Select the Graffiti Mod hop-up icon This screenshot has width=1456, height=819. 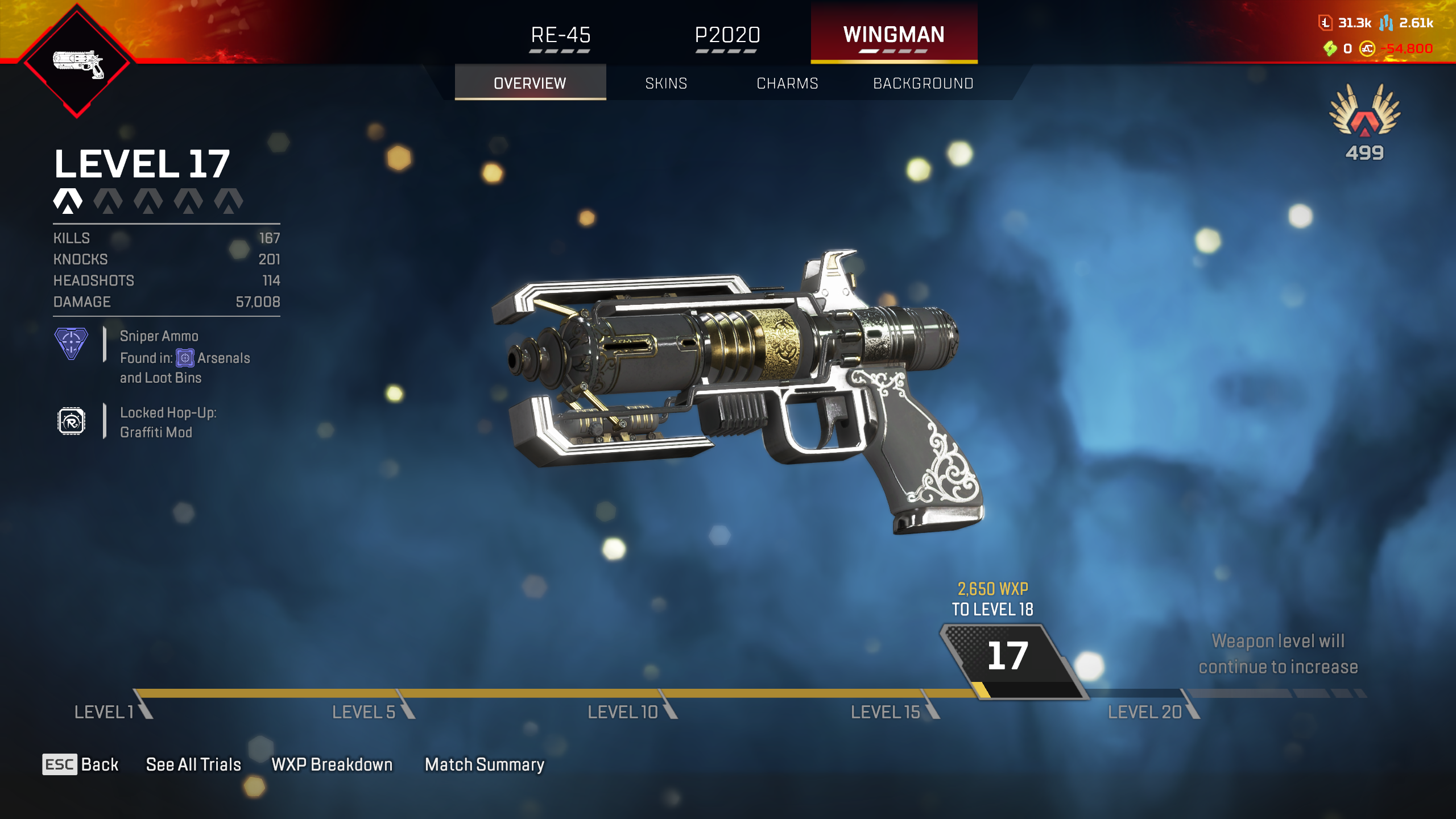(71, 421)
